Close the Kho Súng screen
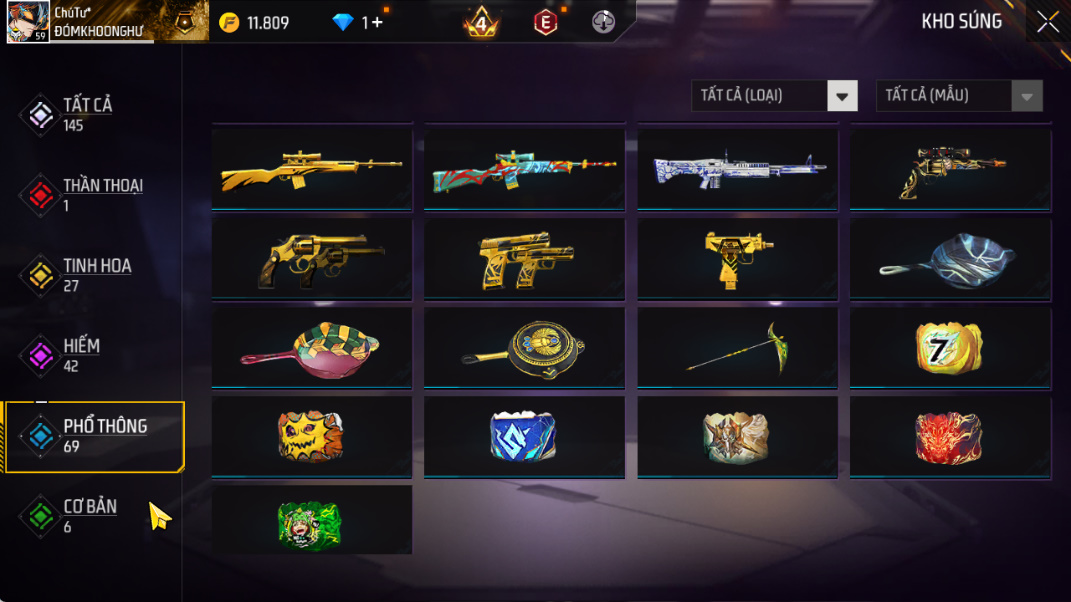The height and width of the screenshot is (602, 1071). [1047, 22]
